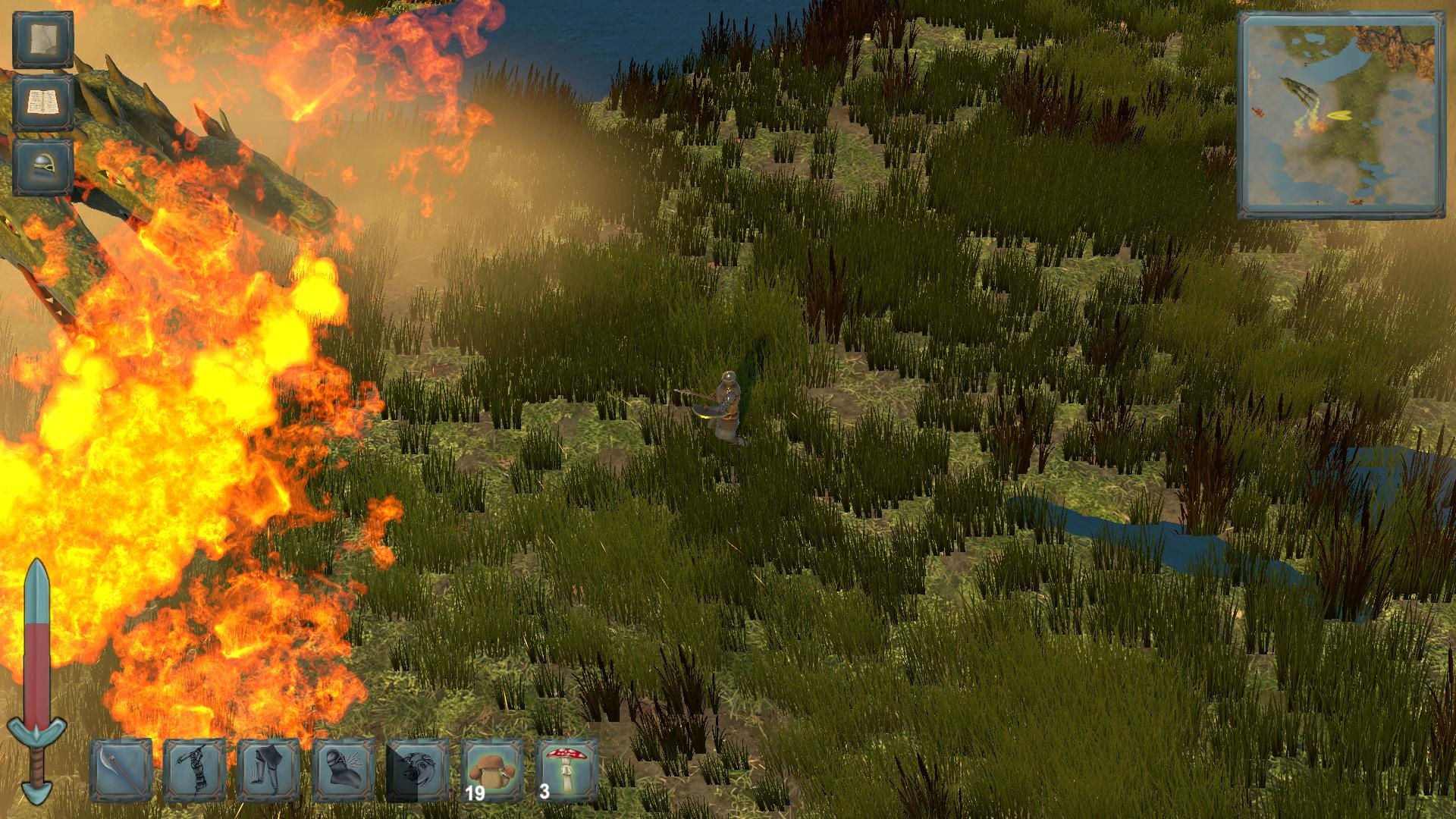This screenshot has height=819, width=1456.
Task: Open the helmet equipment screen
Action: pos(43,166)
